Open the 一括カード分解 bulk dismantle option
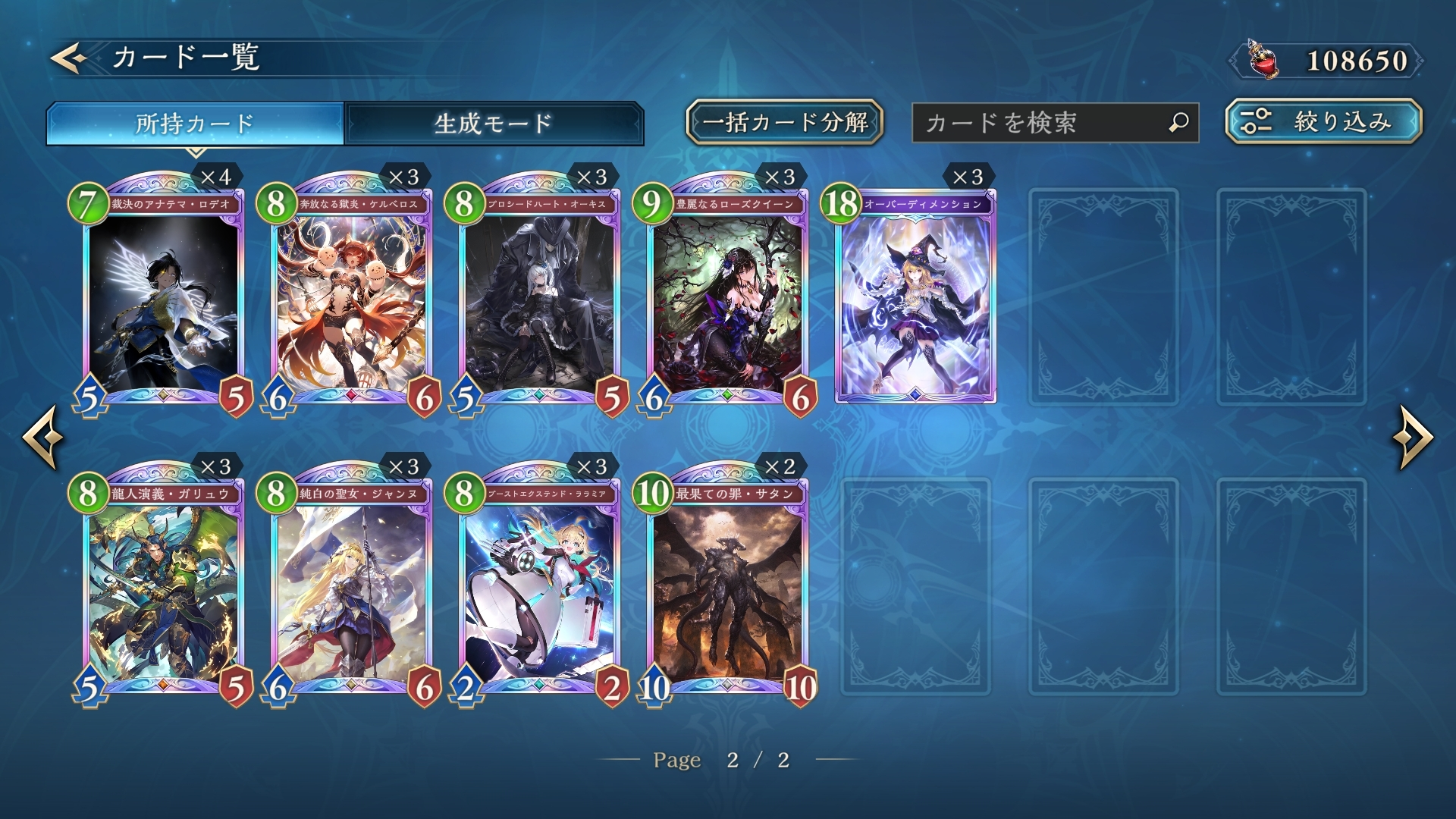 coord(785,122)
